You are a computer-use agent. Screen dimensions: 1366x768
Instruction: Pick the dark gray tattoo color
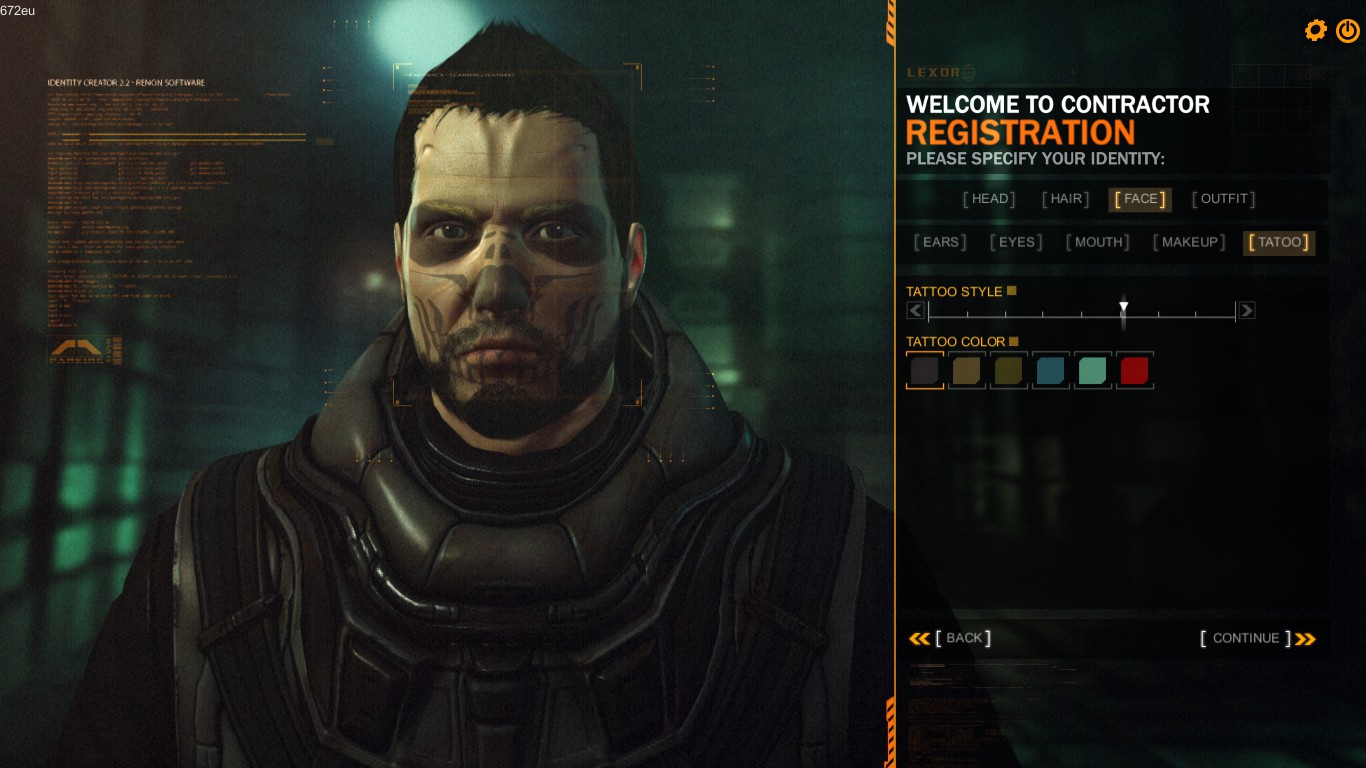(925, 371)
